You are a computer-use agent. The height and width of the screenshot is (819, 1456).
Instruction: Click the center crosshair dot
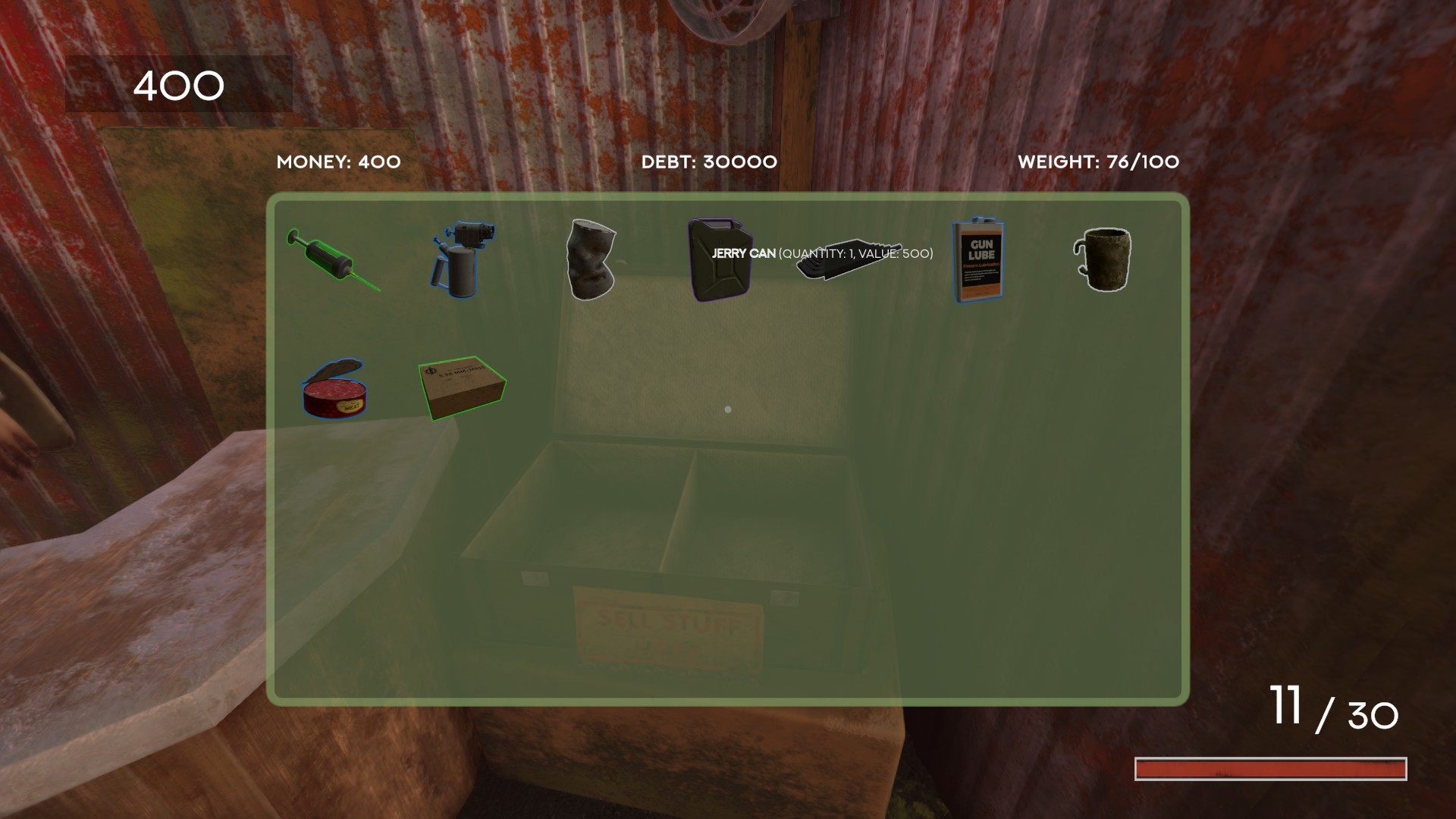tap(727, 409)
